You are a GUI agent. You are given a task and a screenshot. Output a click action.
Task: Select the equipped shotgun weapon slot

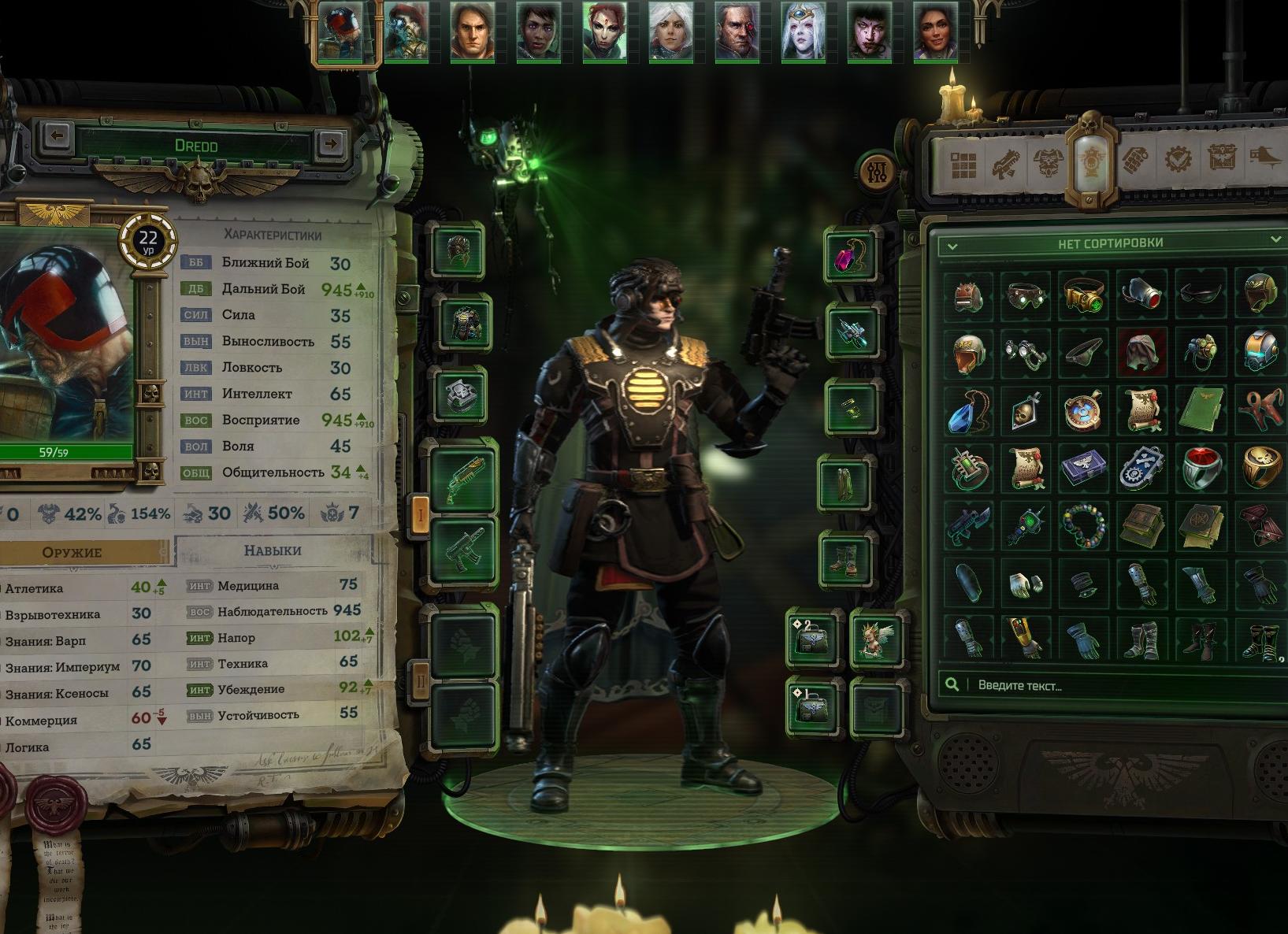coord(463,477)
